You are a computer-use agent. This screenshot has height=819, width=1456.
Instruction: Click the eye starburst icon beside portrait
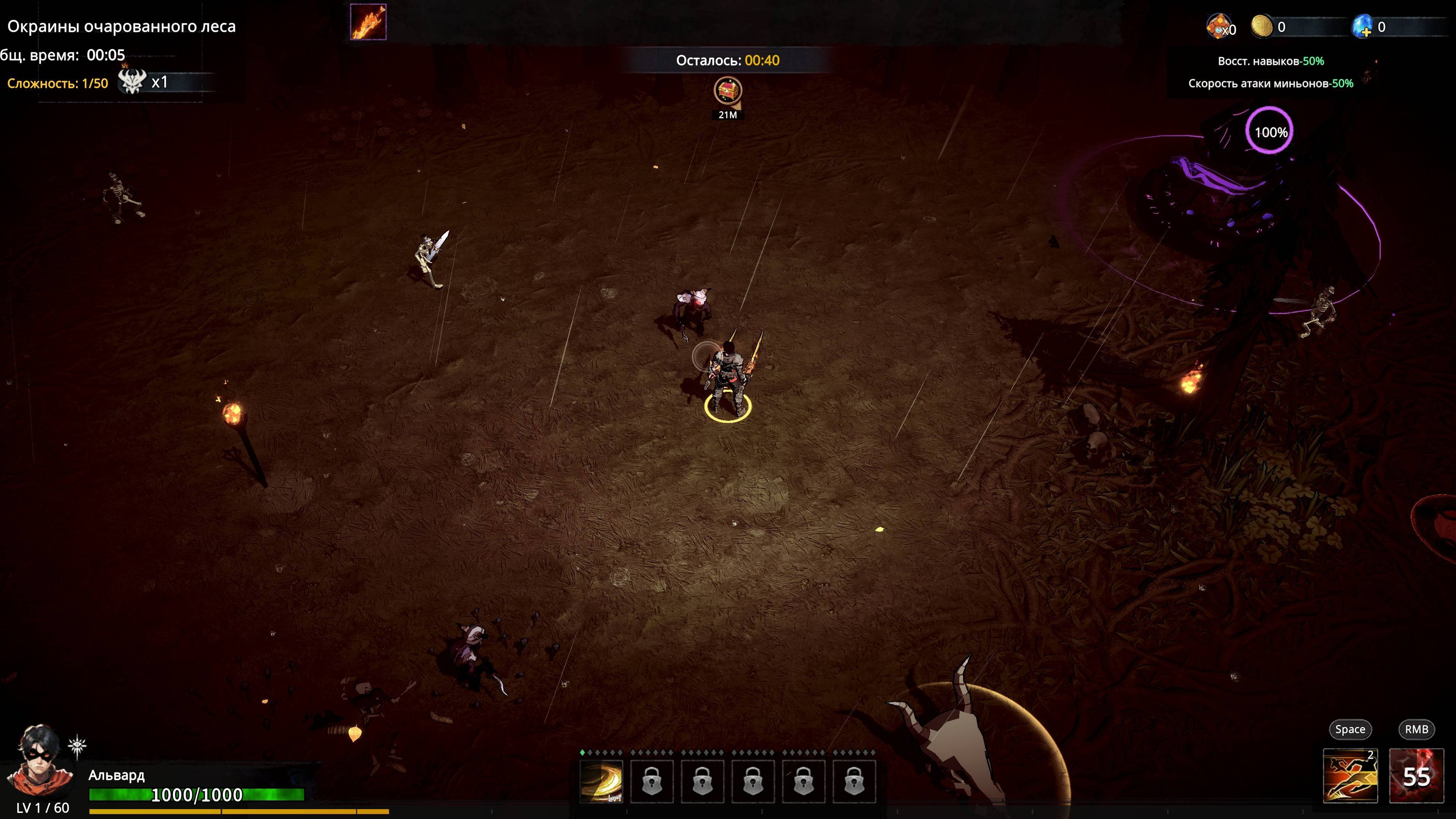point(77,747)
